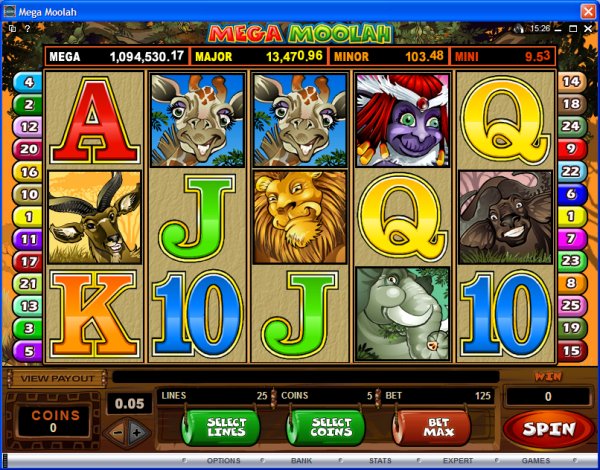Select payline marker 4 on the left
This screenshot has height=470, width=600.
(26, 82)
